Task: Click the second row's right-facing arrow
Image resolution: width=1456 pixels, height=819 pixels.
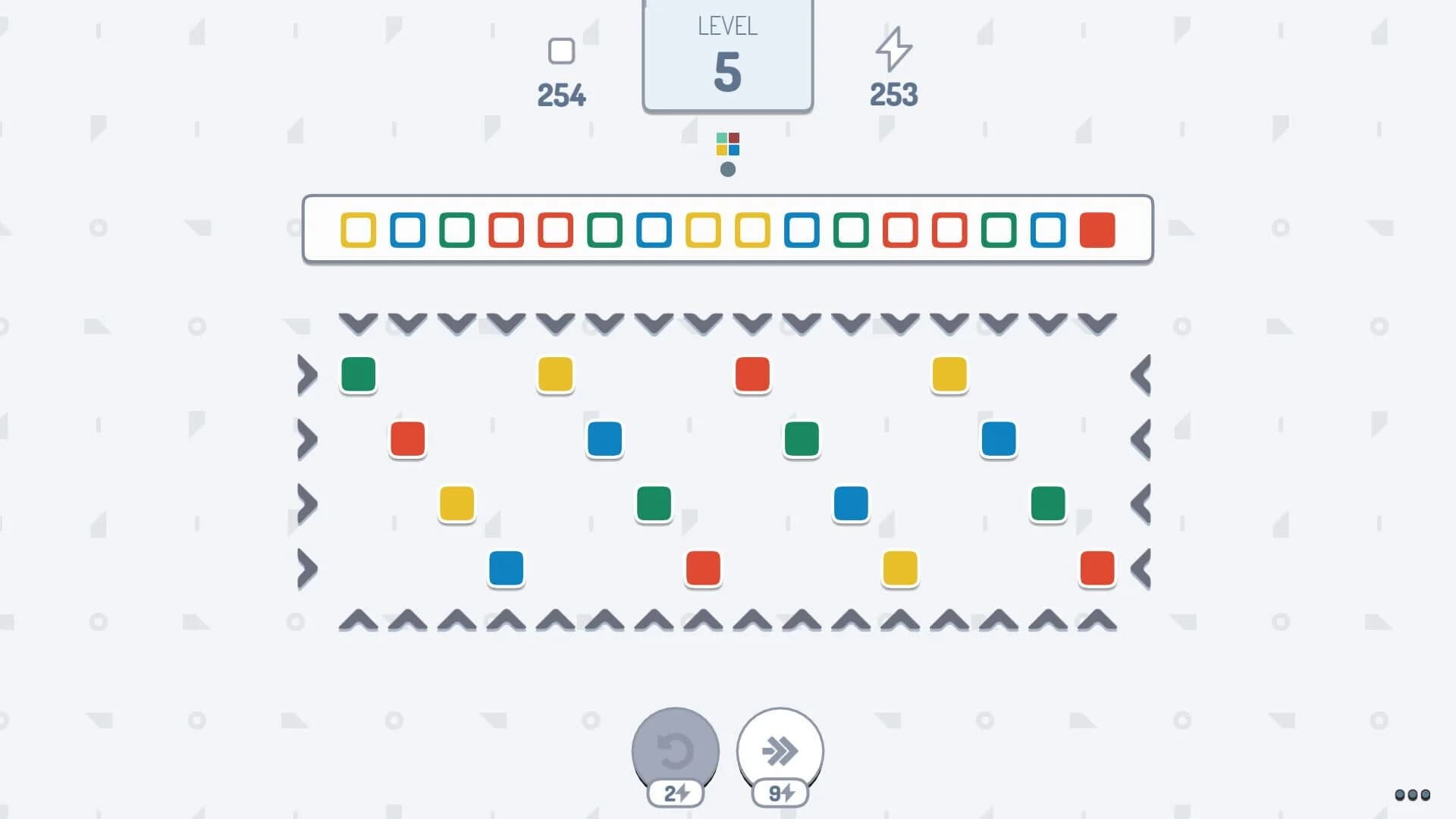Action: point(308,438)
